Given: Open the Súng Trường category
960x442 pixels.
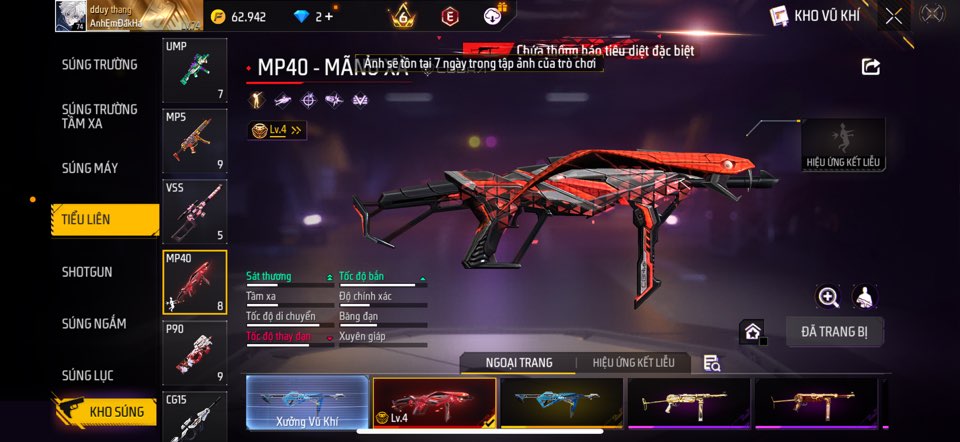Looking at the screenshot, I should point(99,65).
